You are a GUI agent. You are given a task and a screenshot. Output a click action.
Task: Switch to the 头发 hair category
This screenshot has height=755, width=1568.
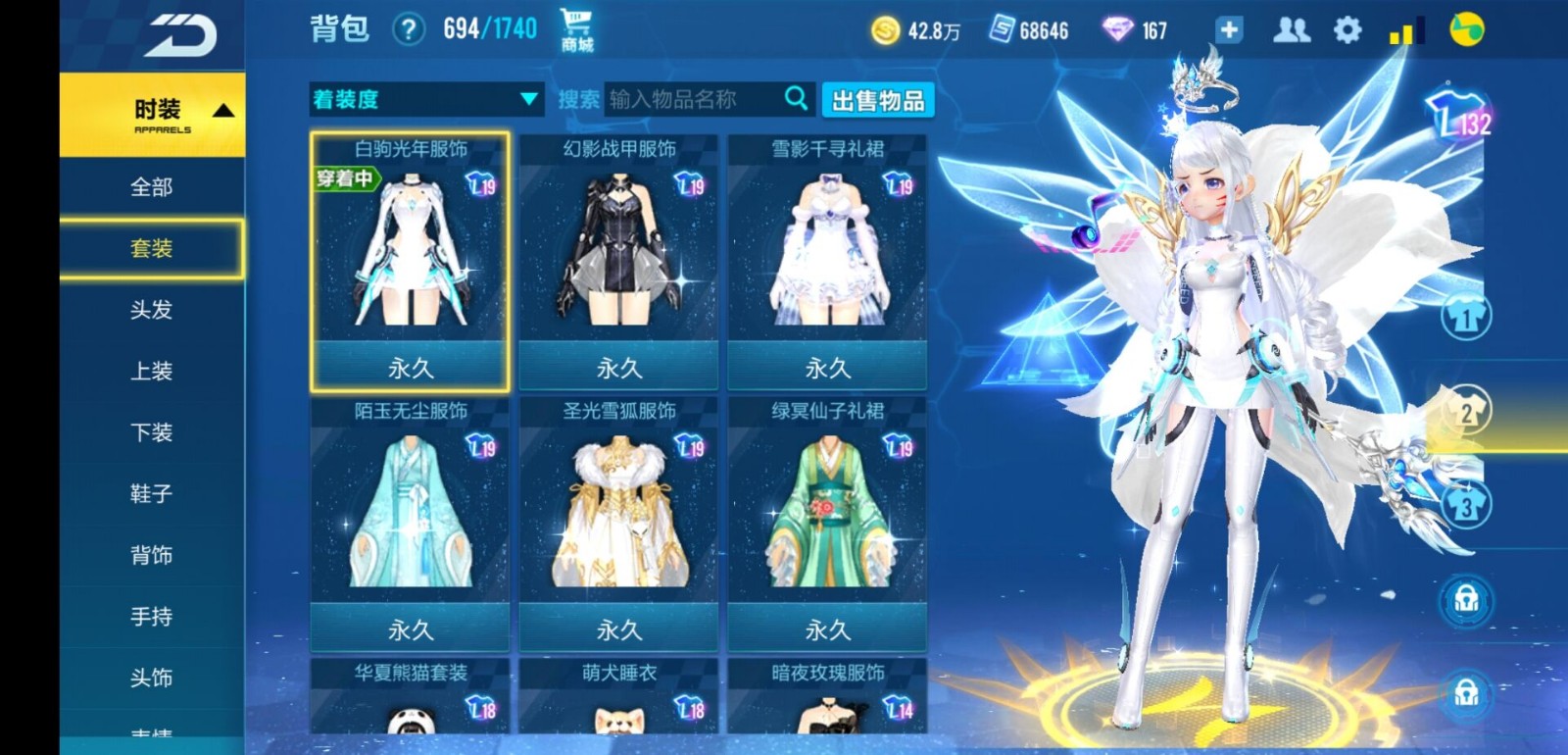click(x=152, y=310)
